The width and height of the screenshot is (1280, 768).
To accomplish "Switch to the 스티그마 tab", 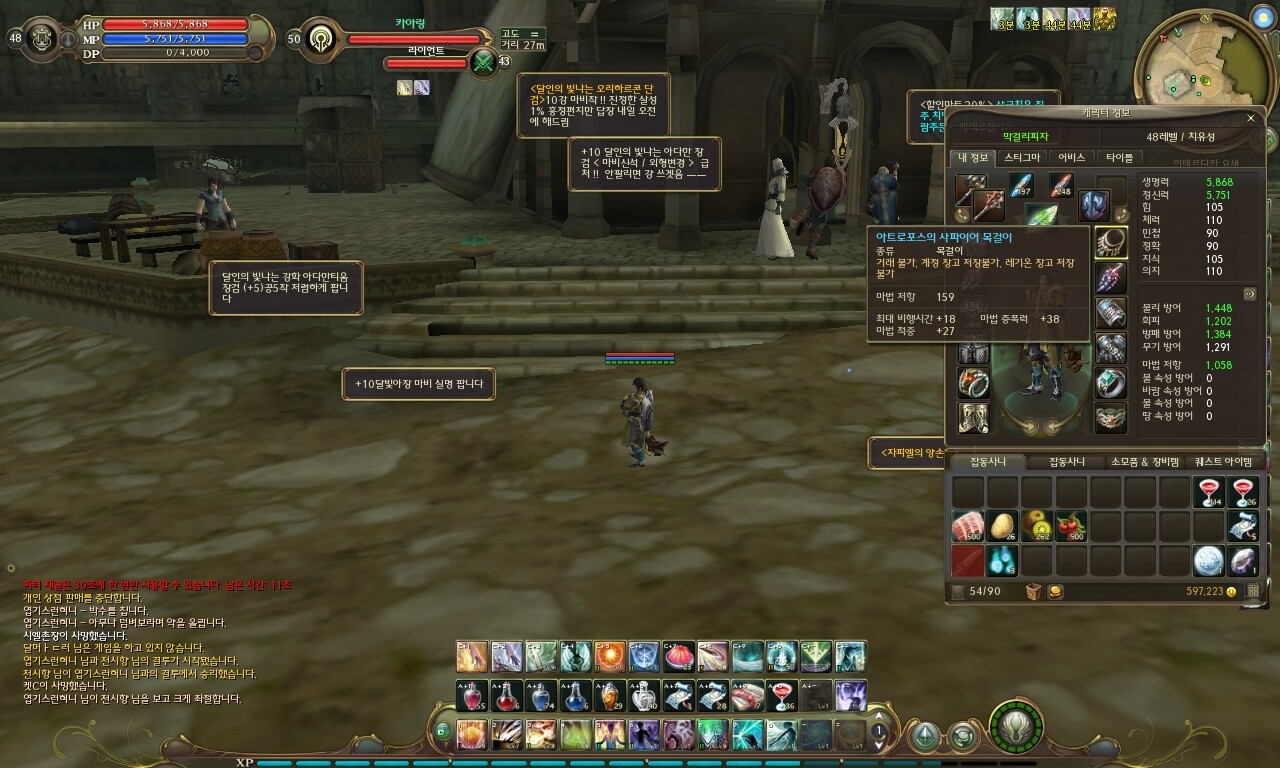I will pos(1021,157).
